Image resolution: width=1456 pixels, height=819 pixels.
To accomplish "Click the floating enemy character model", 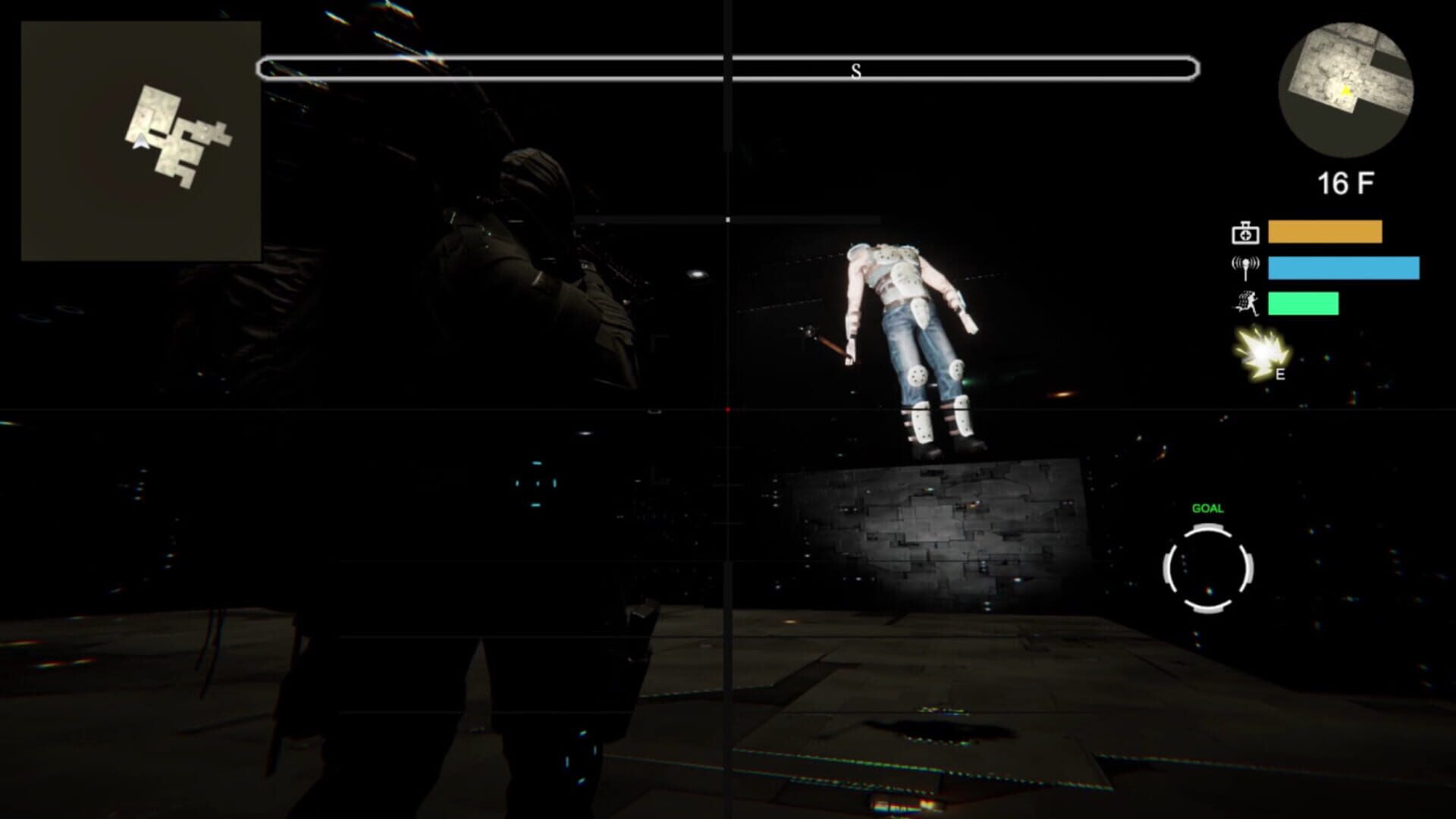I will coord(910,334).
